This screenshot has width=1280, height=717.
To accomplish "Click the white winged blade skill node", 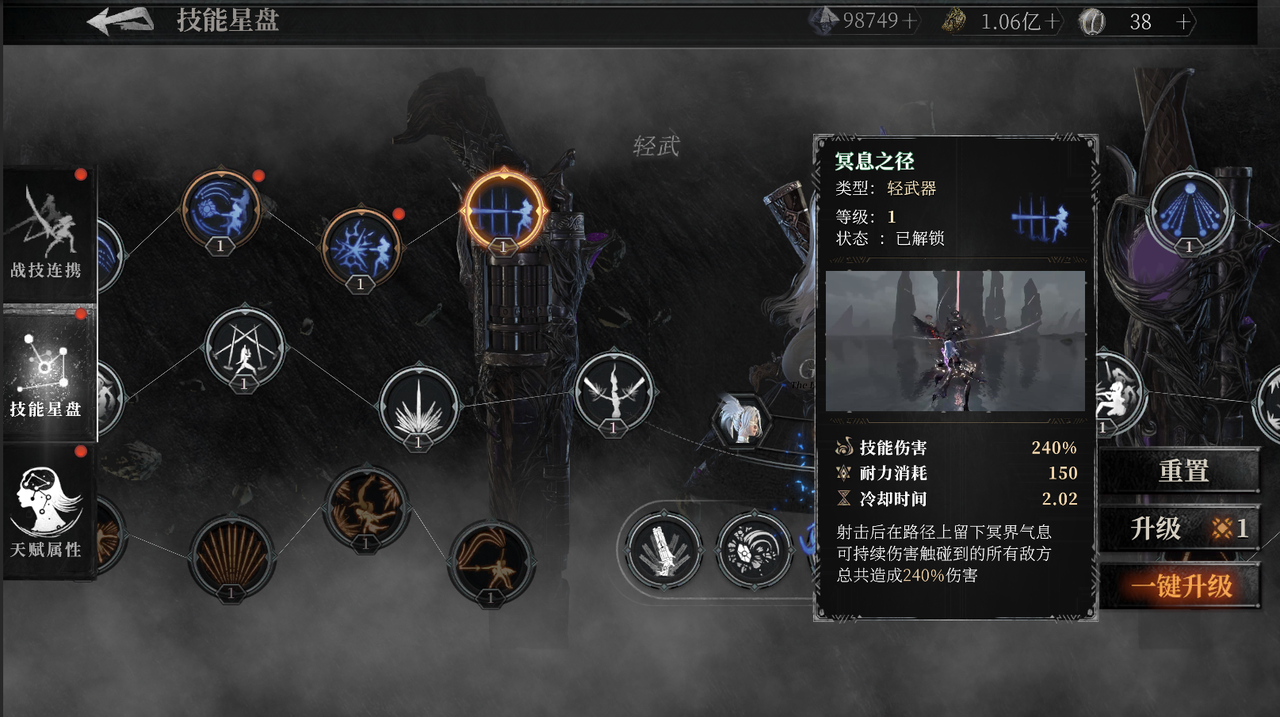I will tap(613, 392).
